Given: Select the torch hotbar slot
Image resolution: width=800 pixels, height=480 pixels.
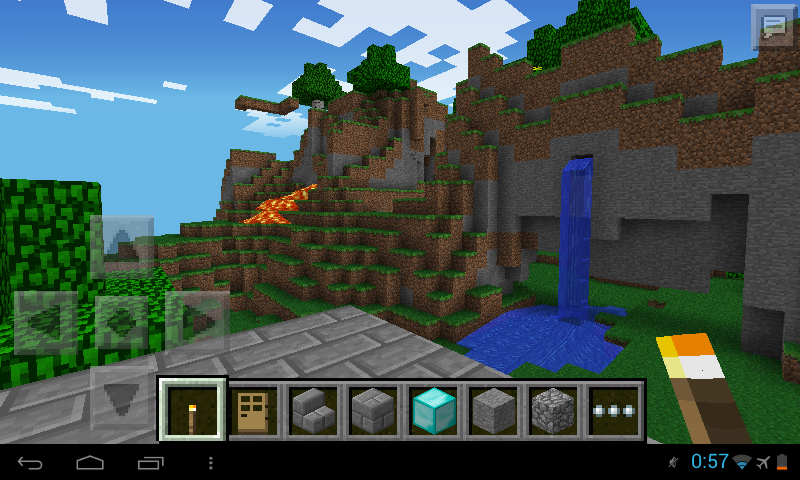Looking at the screenshot, I should coord(192,409).
